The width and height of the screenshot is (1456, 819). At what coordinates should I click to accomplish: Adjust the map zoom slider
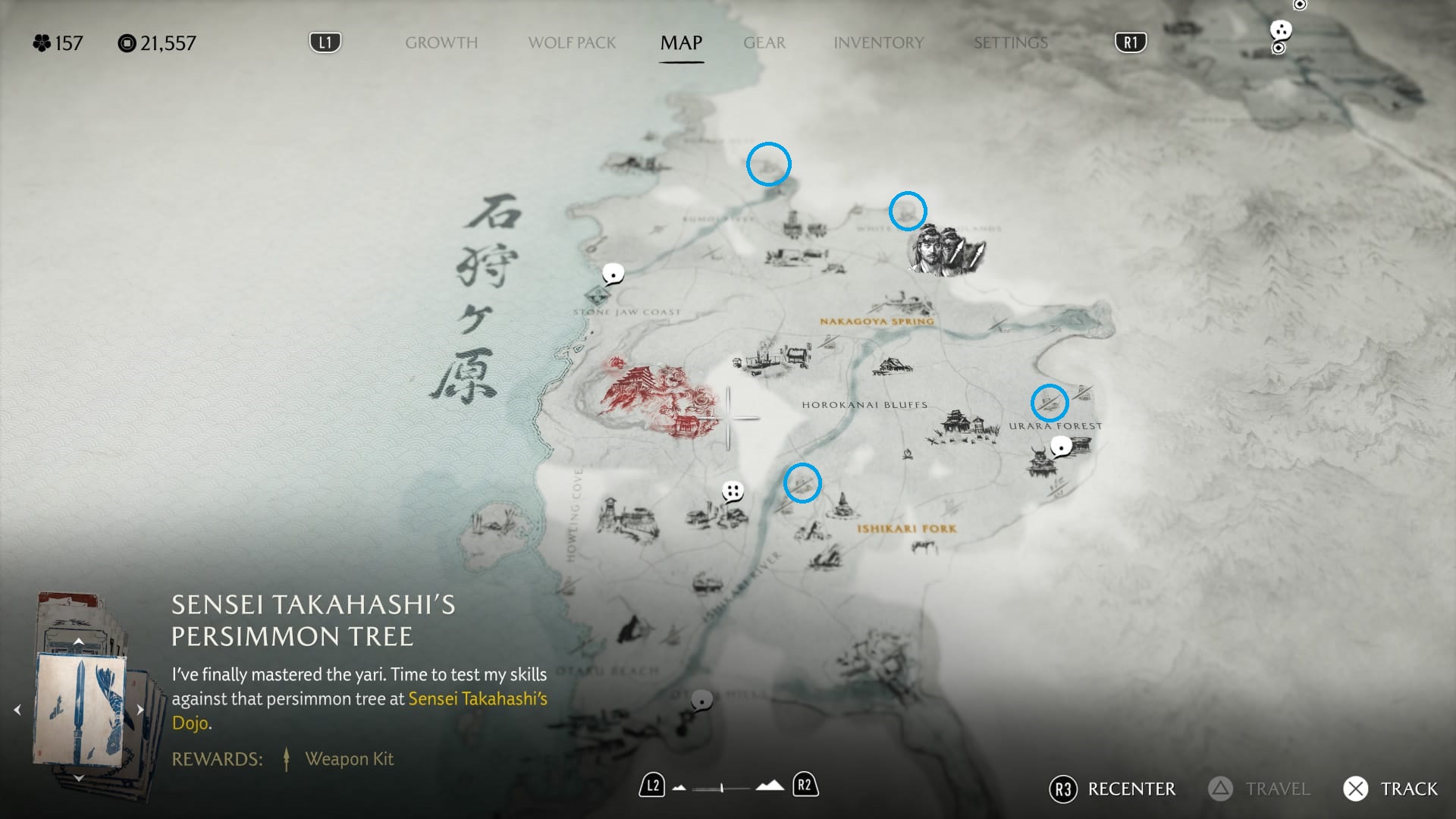pos(722,788)
